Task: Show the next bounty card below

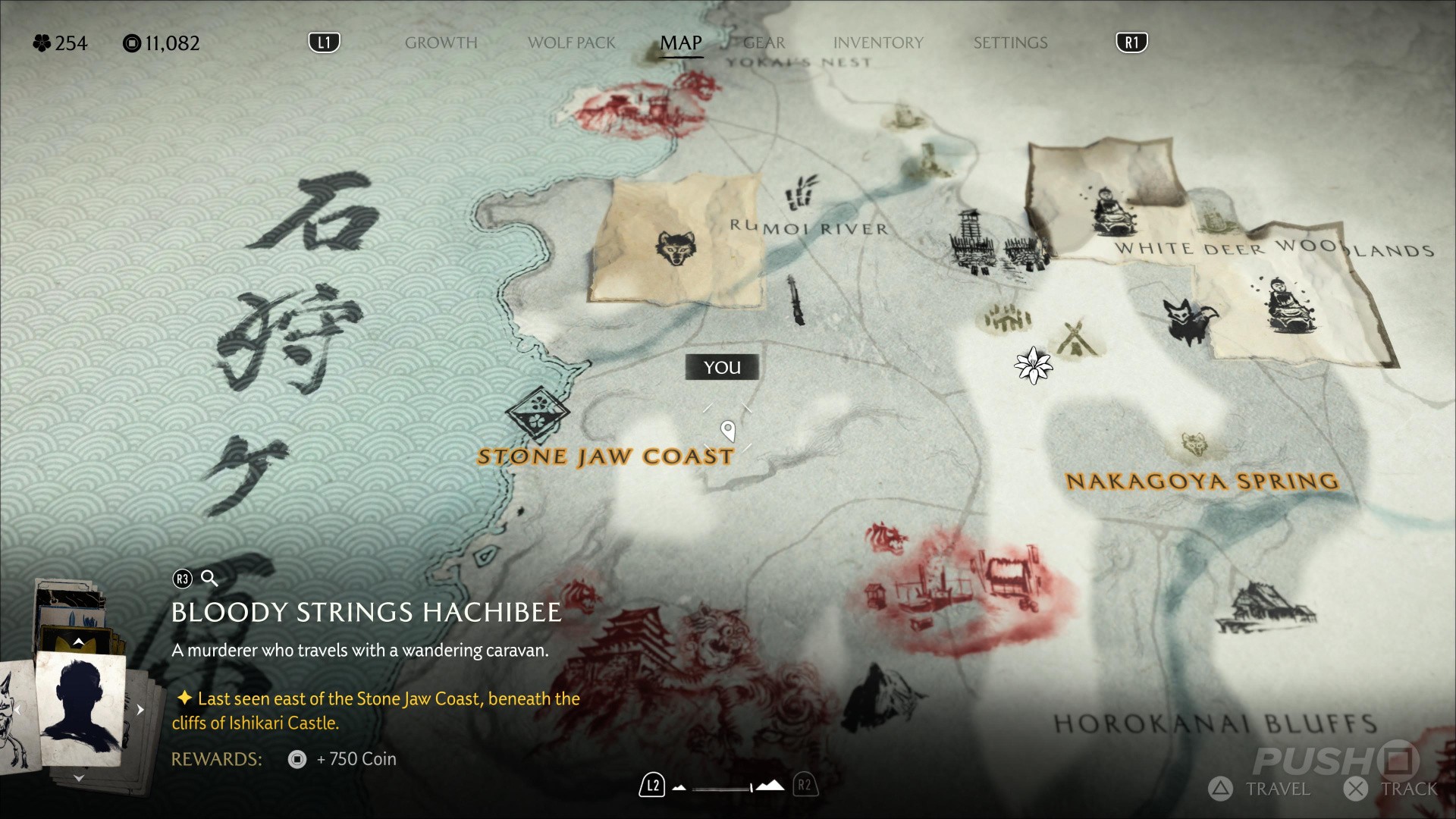Action: 78,778
